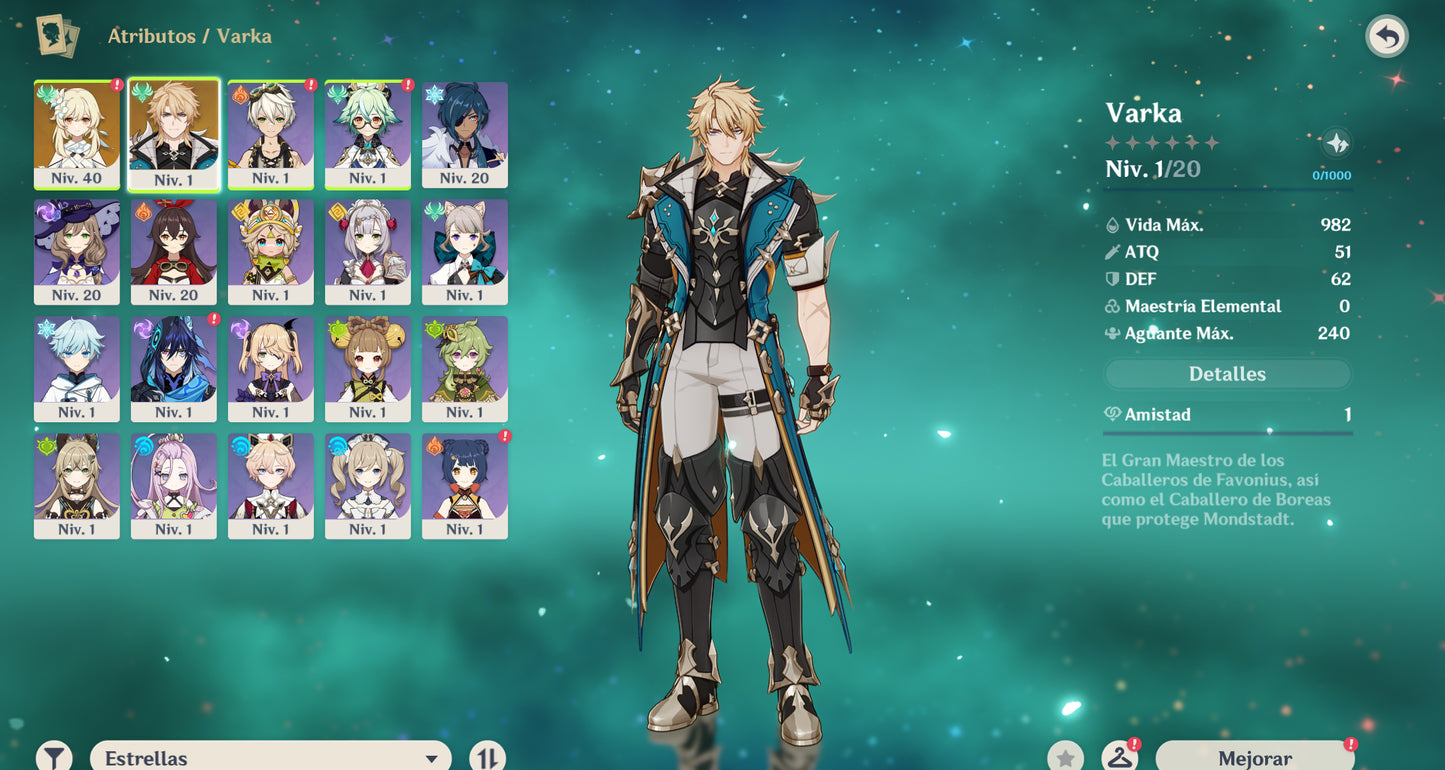Screen dimensions: 1445x770
Task: Open the Detalles panel
Action: coord(1227,373)
